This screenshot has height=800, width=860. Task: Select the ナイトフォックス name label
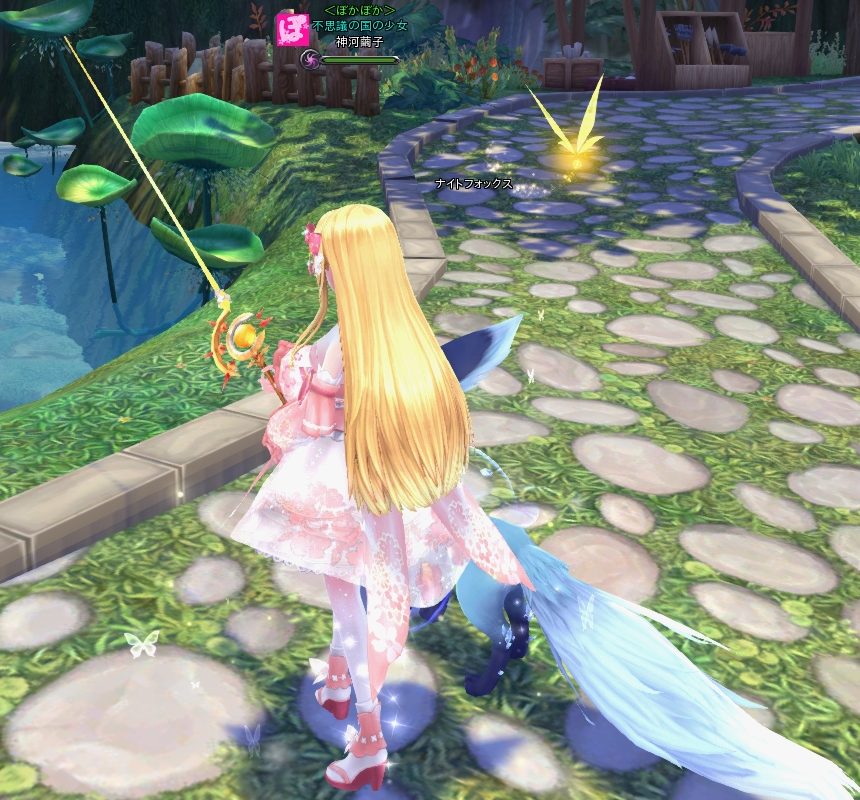click(x=474, y=184)
